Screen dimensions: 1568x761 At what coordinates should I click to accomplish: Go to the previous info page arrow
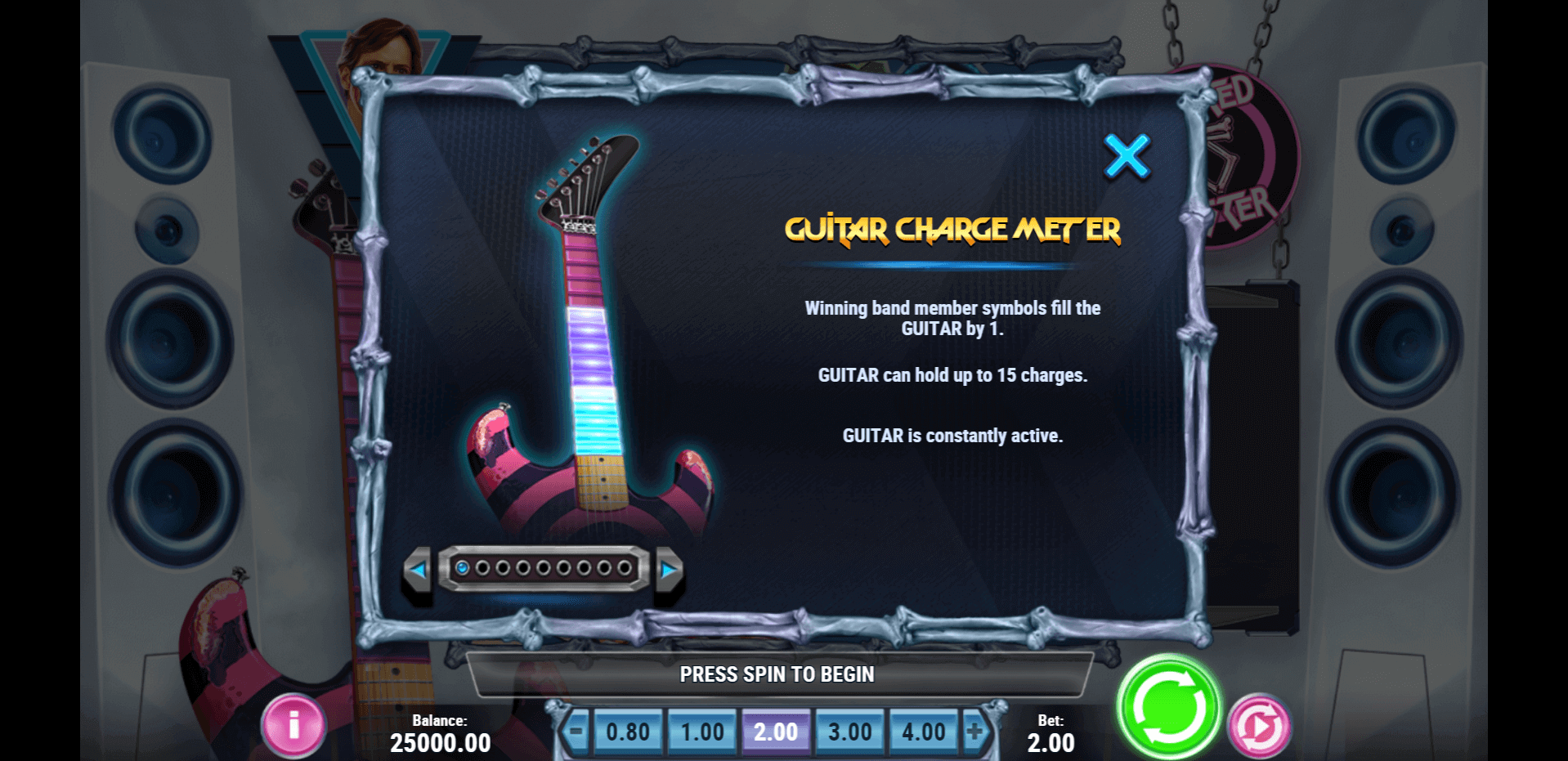coord(418,569)
